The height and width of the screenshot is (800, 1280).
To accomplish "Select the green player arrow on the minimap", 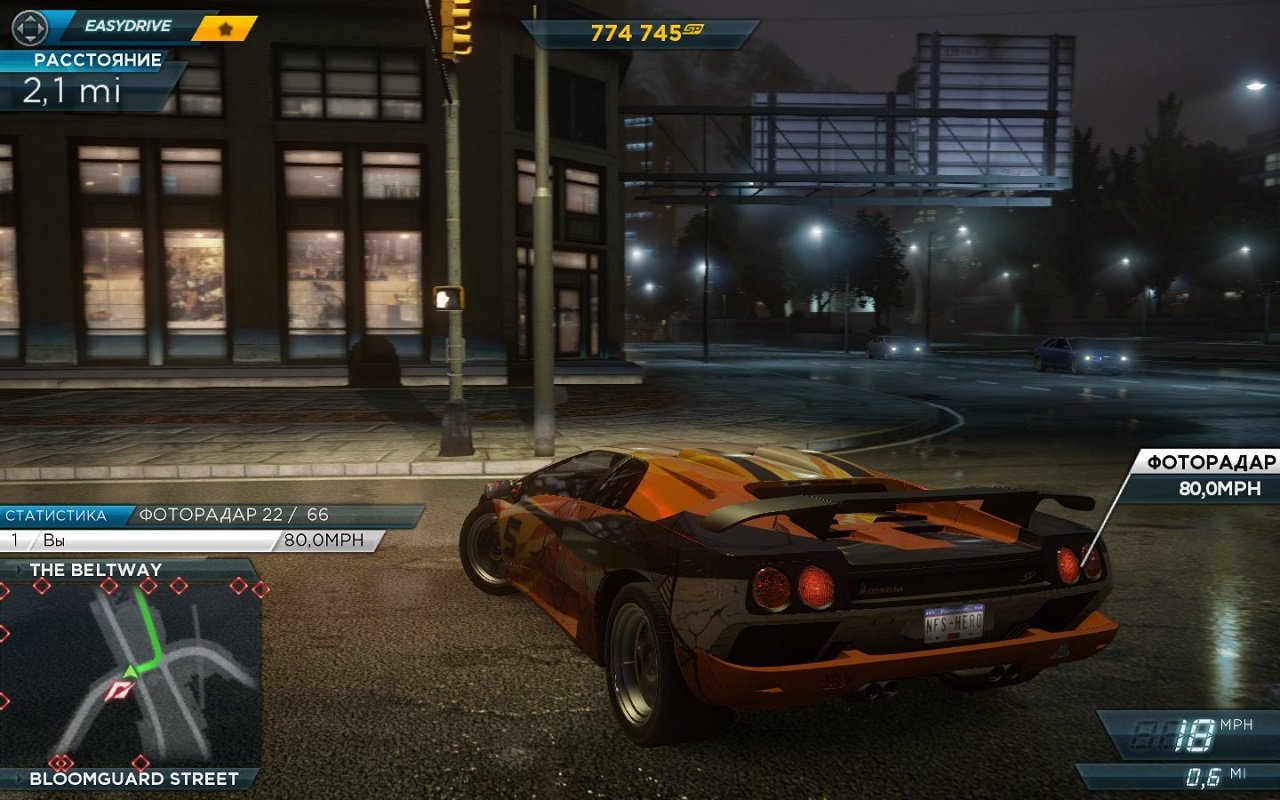I will pos(130,671).
